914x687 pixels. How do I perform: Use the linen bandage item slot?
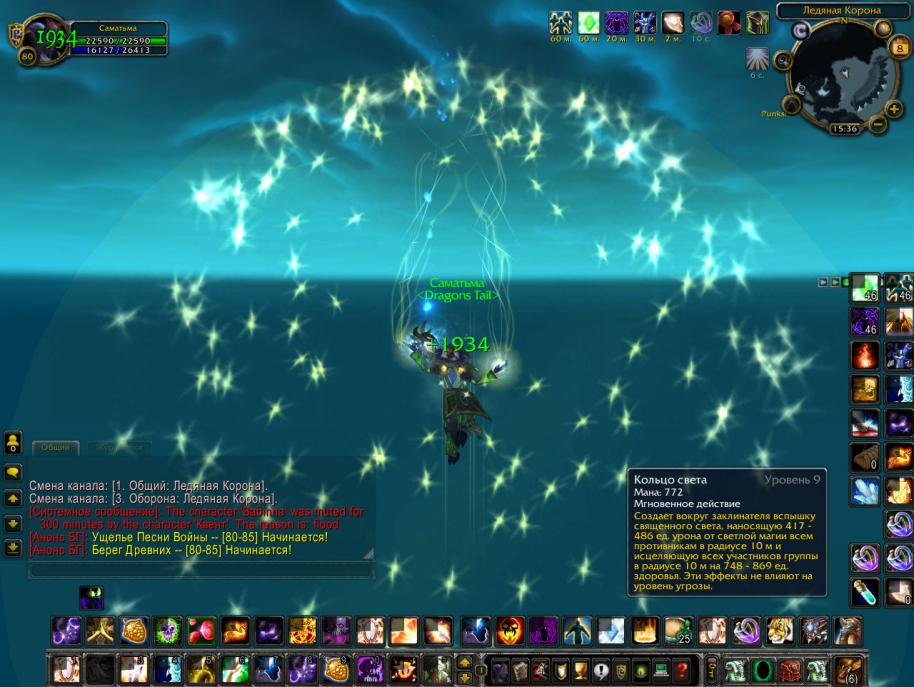point(864,457)
